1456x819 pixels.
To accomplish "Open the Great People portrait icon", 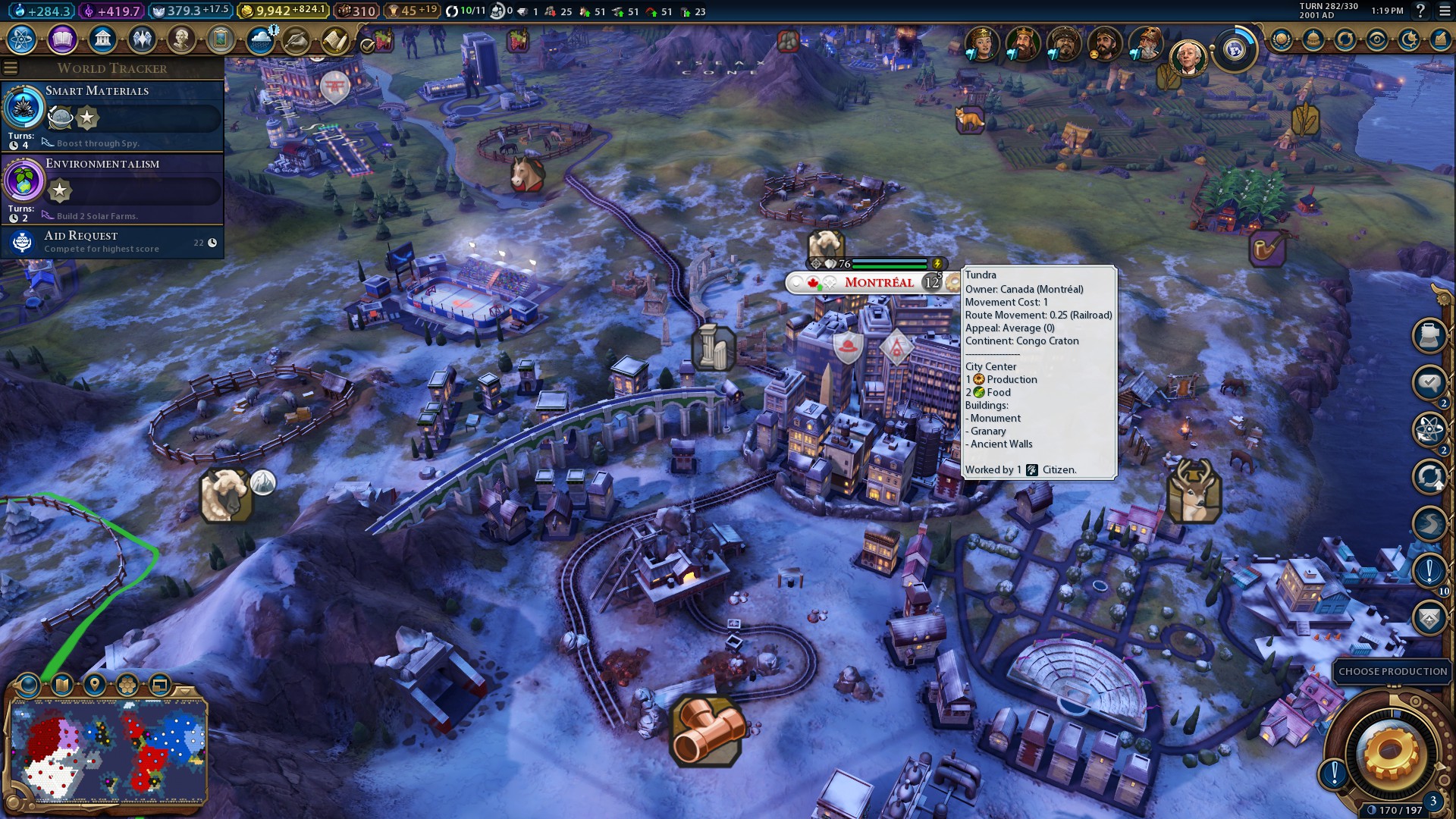I will point(181,39).
